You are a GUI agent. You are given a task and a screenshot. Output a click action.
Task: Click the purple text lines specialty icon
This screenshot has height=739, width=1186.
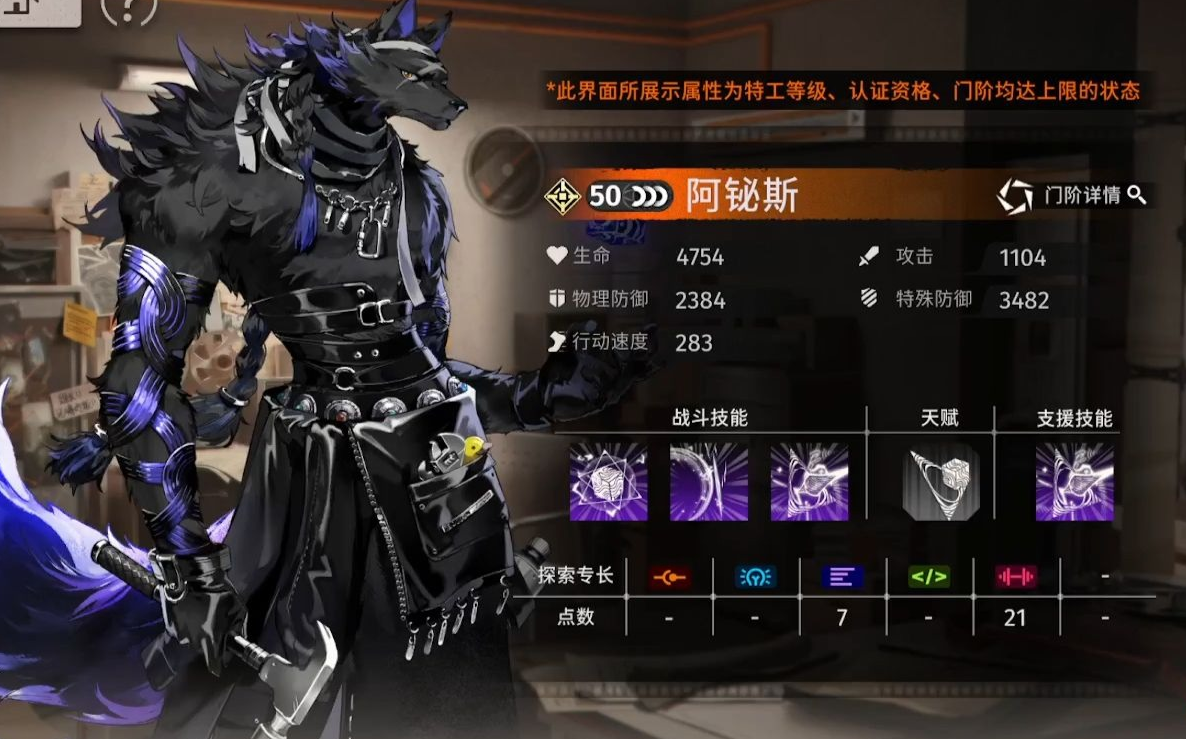tap(842, 576)
